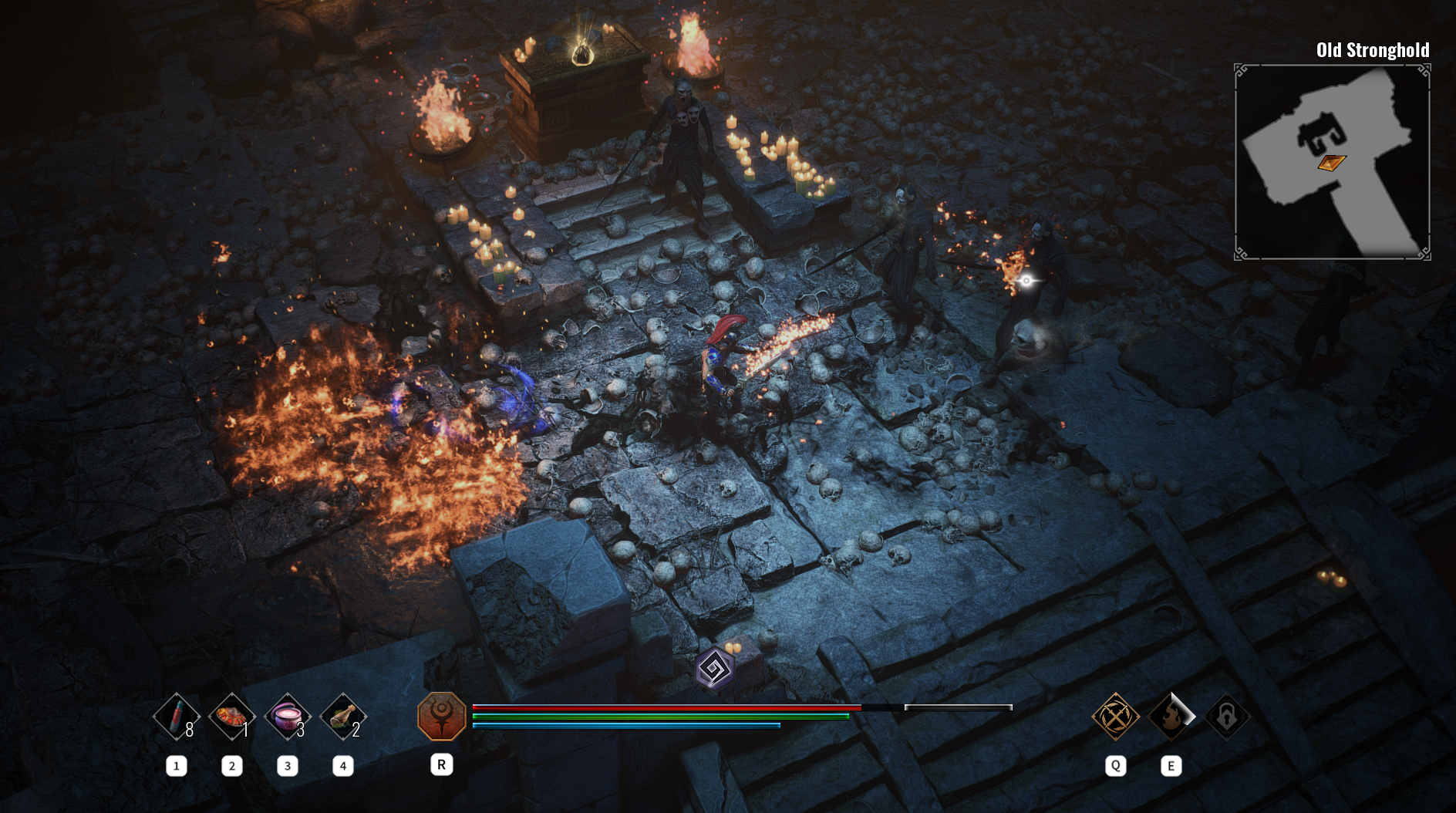
Task: Select the orange quest marker on the minimap
Action: coord(1332,164)
